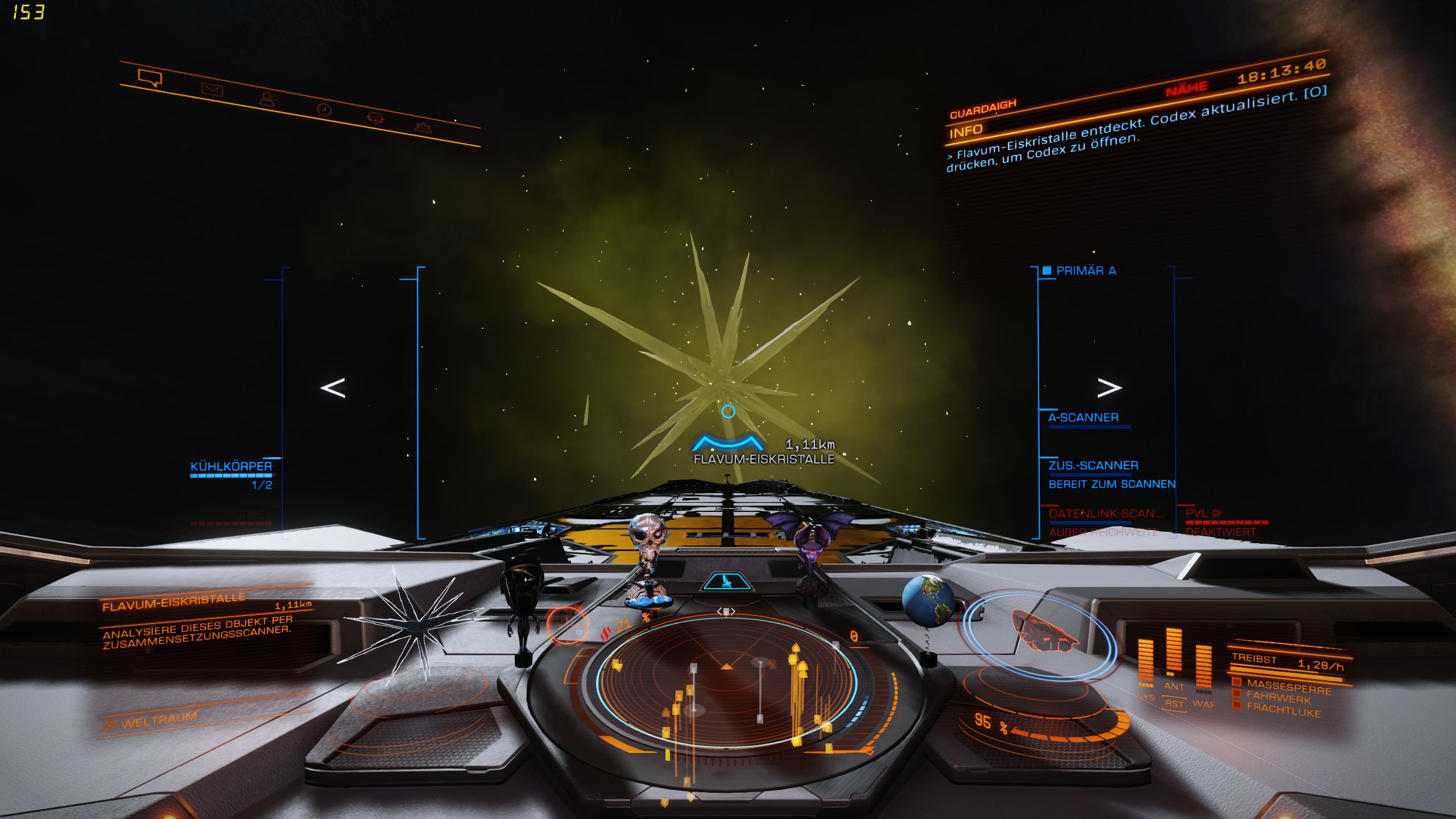
Task: Select the squadron emblem tab in comms
Action: (375, 118)
